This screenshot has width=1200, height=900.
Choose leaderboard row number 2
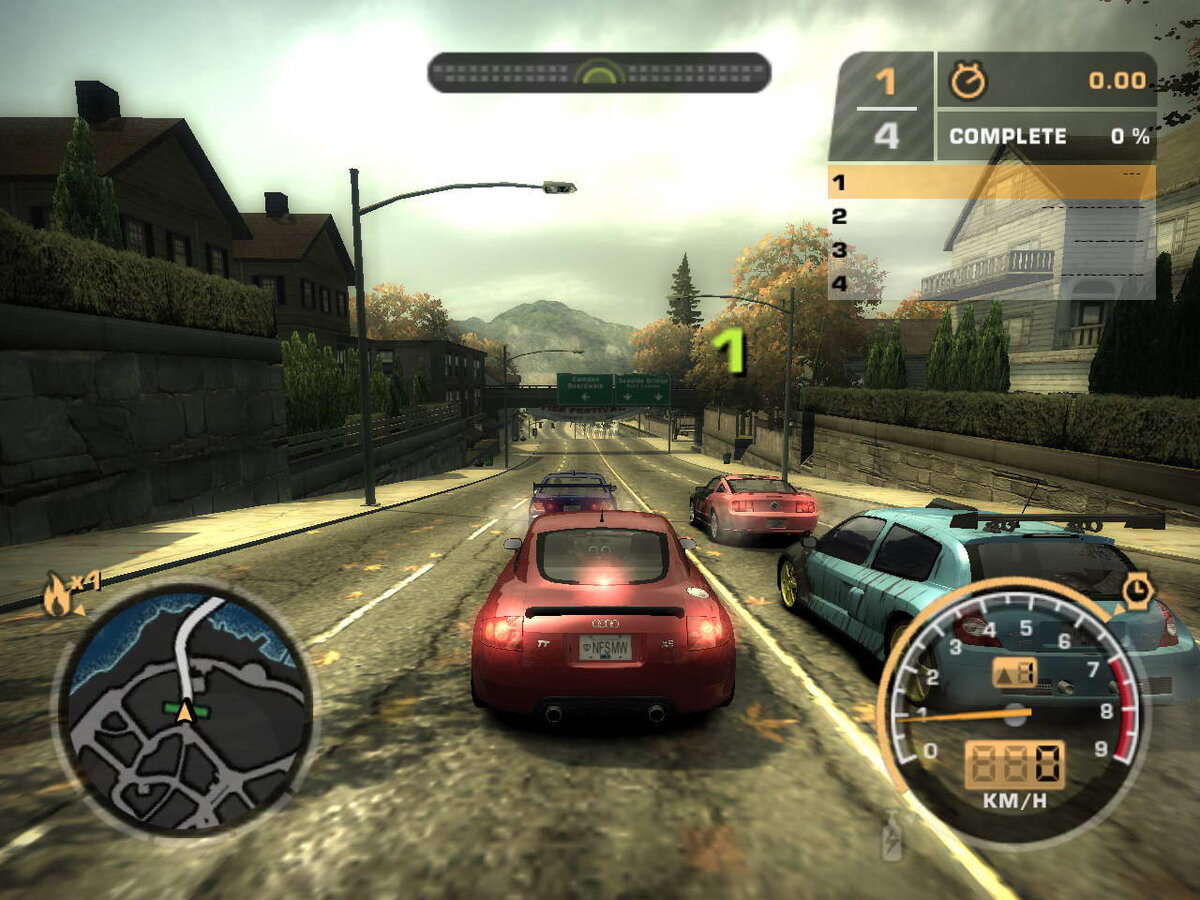pos(991,216)
